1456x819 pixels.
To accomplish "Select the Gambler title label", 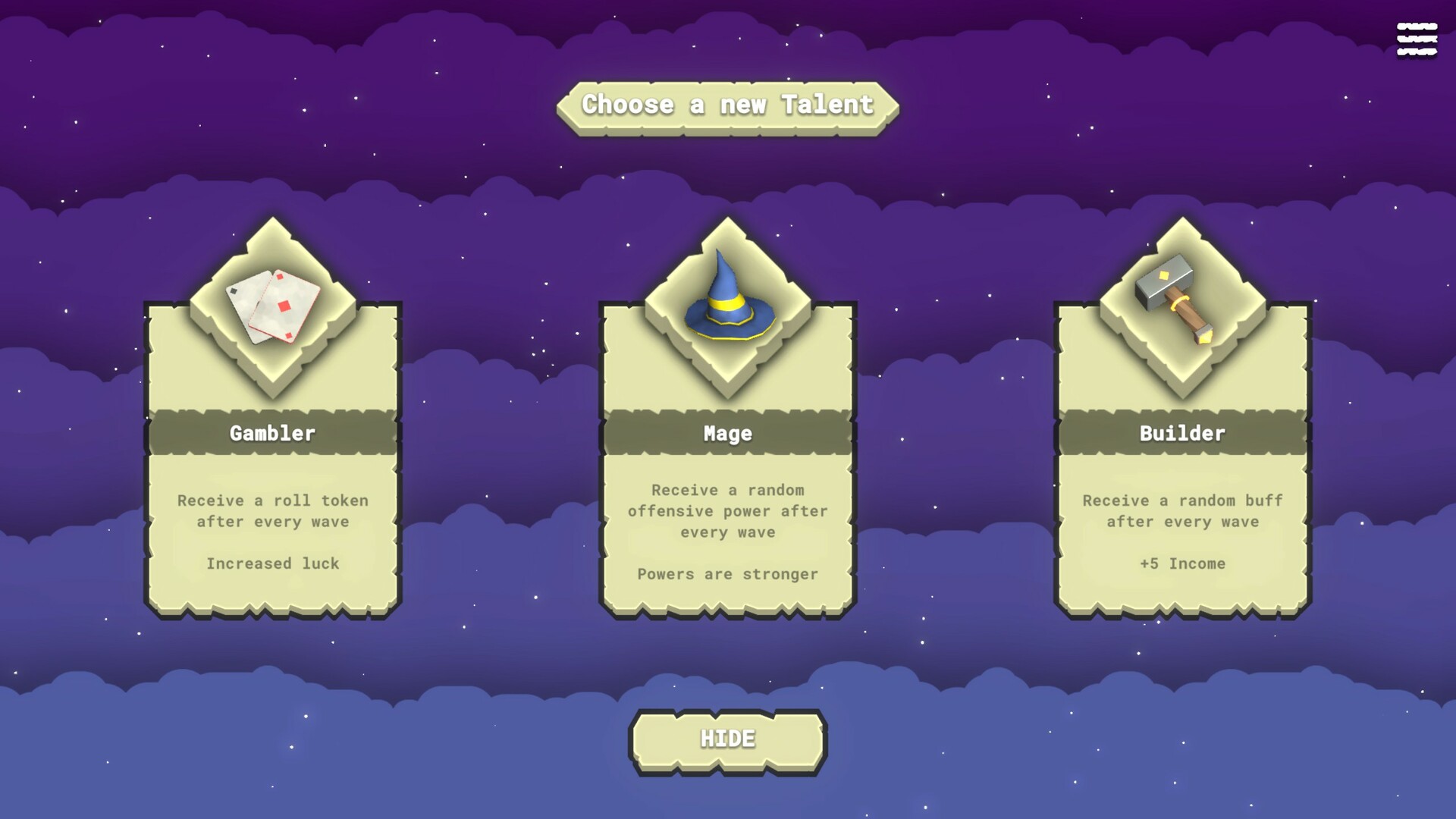I will (271, 433).
